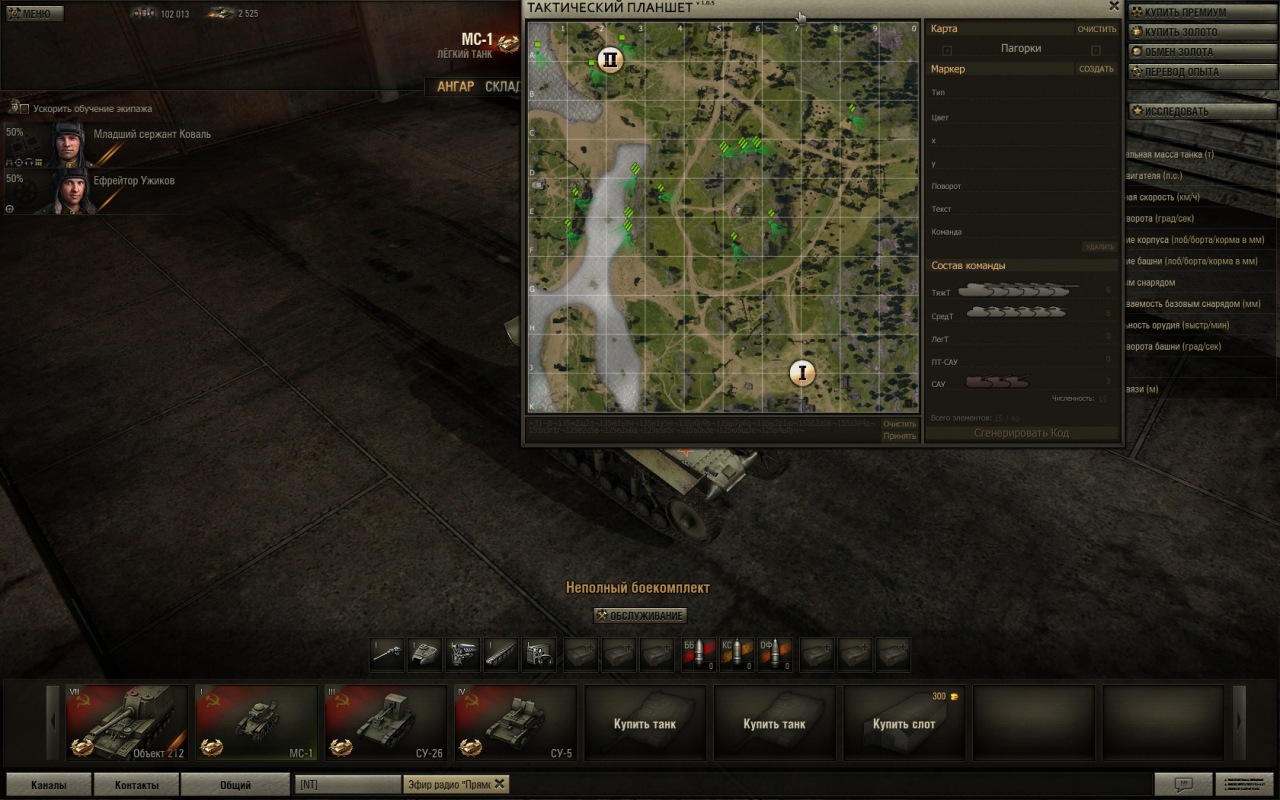The height and width of the screenshot is (800, 1280).
Task: Select base marker II on the map
Action: [x=609, y=59]
